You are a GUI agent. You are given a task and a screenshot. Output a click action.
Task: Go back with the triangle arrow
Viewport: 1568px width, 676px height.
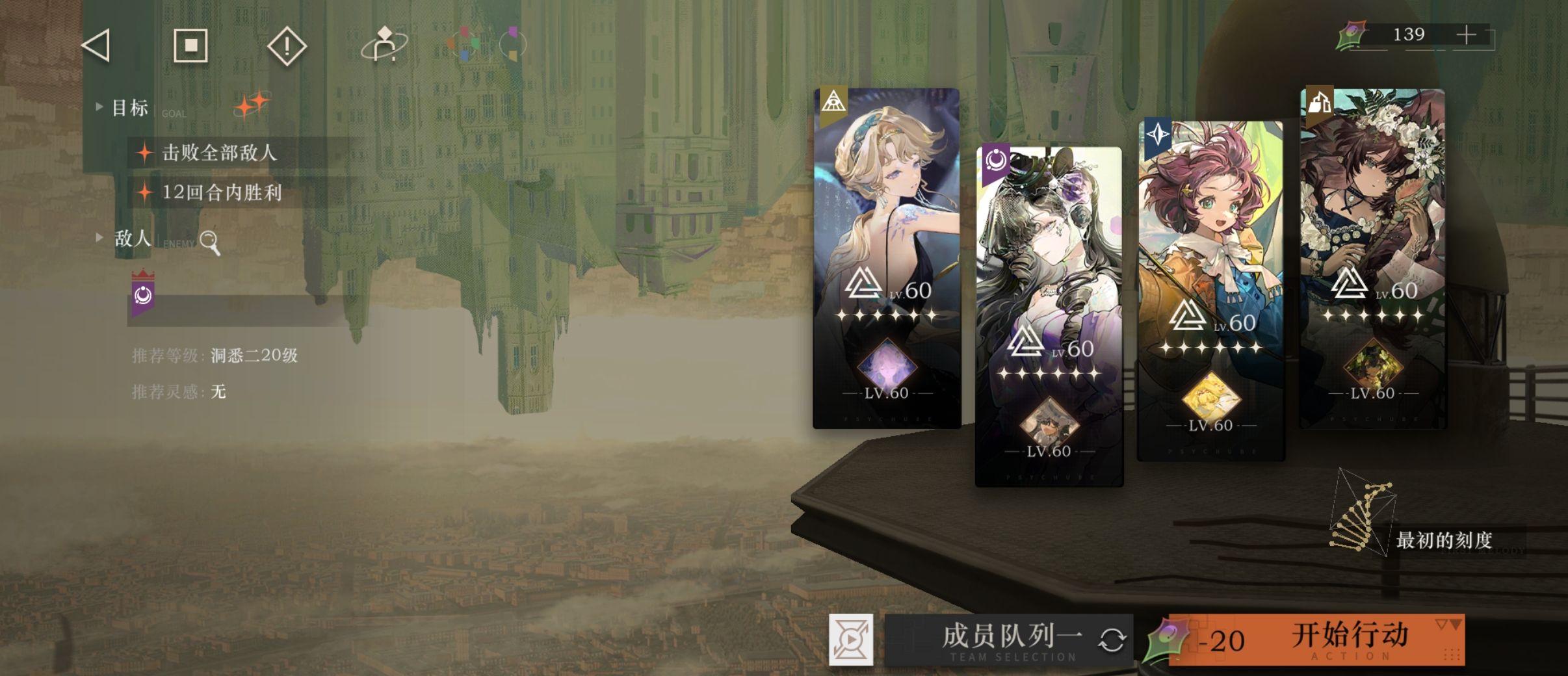coord(96,46)
